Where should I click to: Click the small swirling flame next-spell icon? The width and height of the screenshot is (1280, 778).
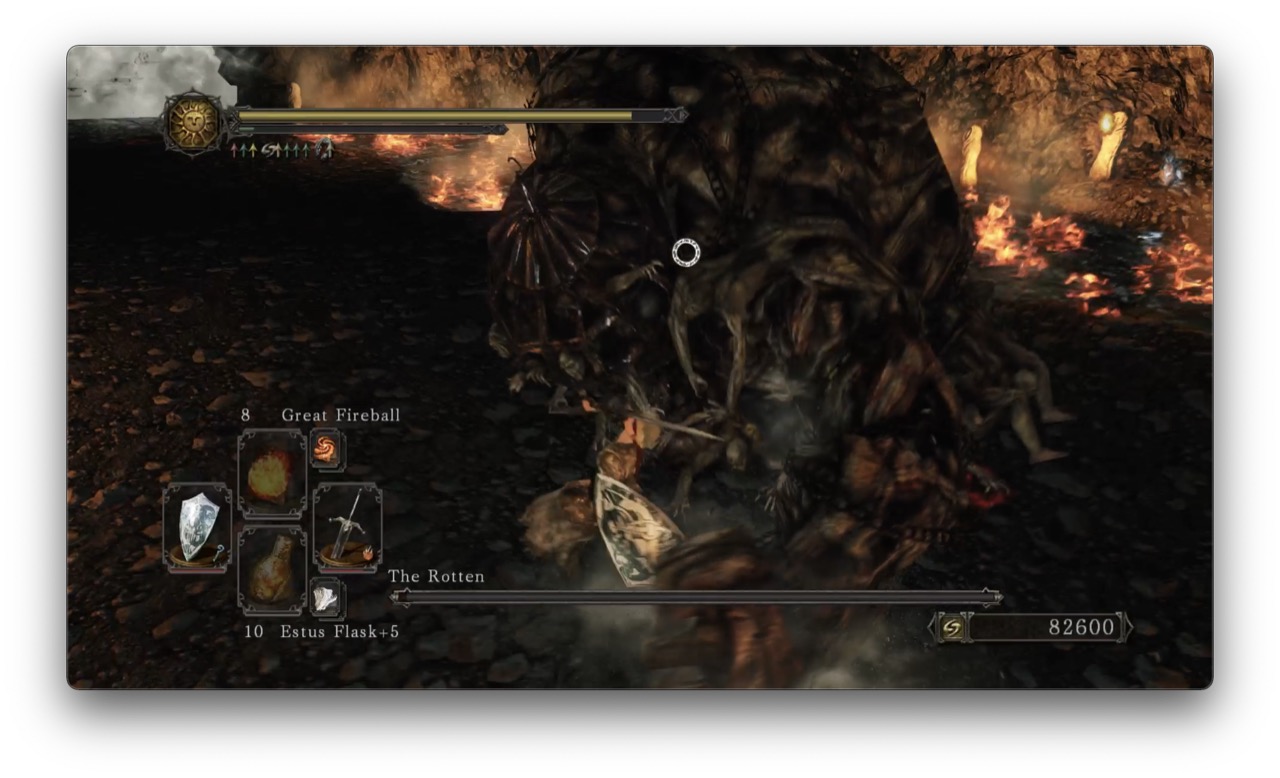tap(327, 449)
